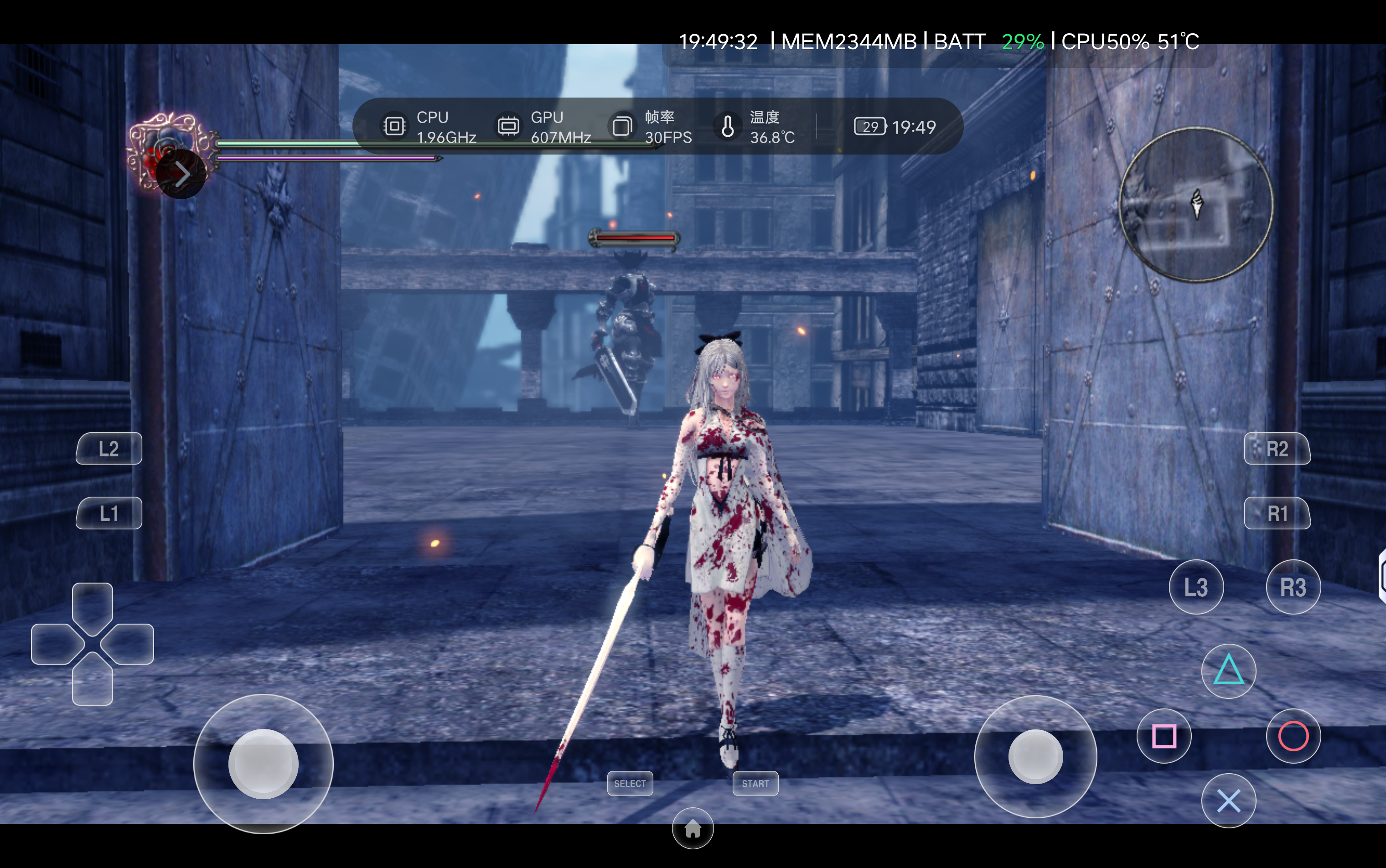Viewport: 1386px width, 868px height.
Task: Tap the CPU frequency icon in the overlay
Action: [394, 126]
